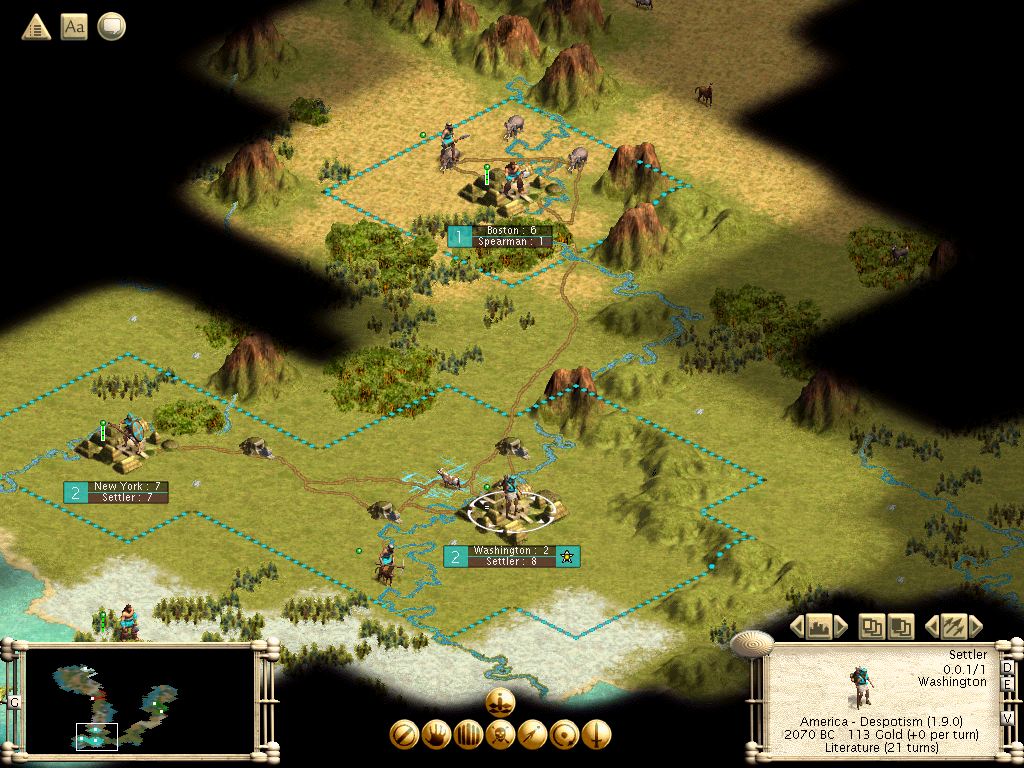1024x768 pixels.
Task: Open the triangular main menu button
Action: coord(37,26)
